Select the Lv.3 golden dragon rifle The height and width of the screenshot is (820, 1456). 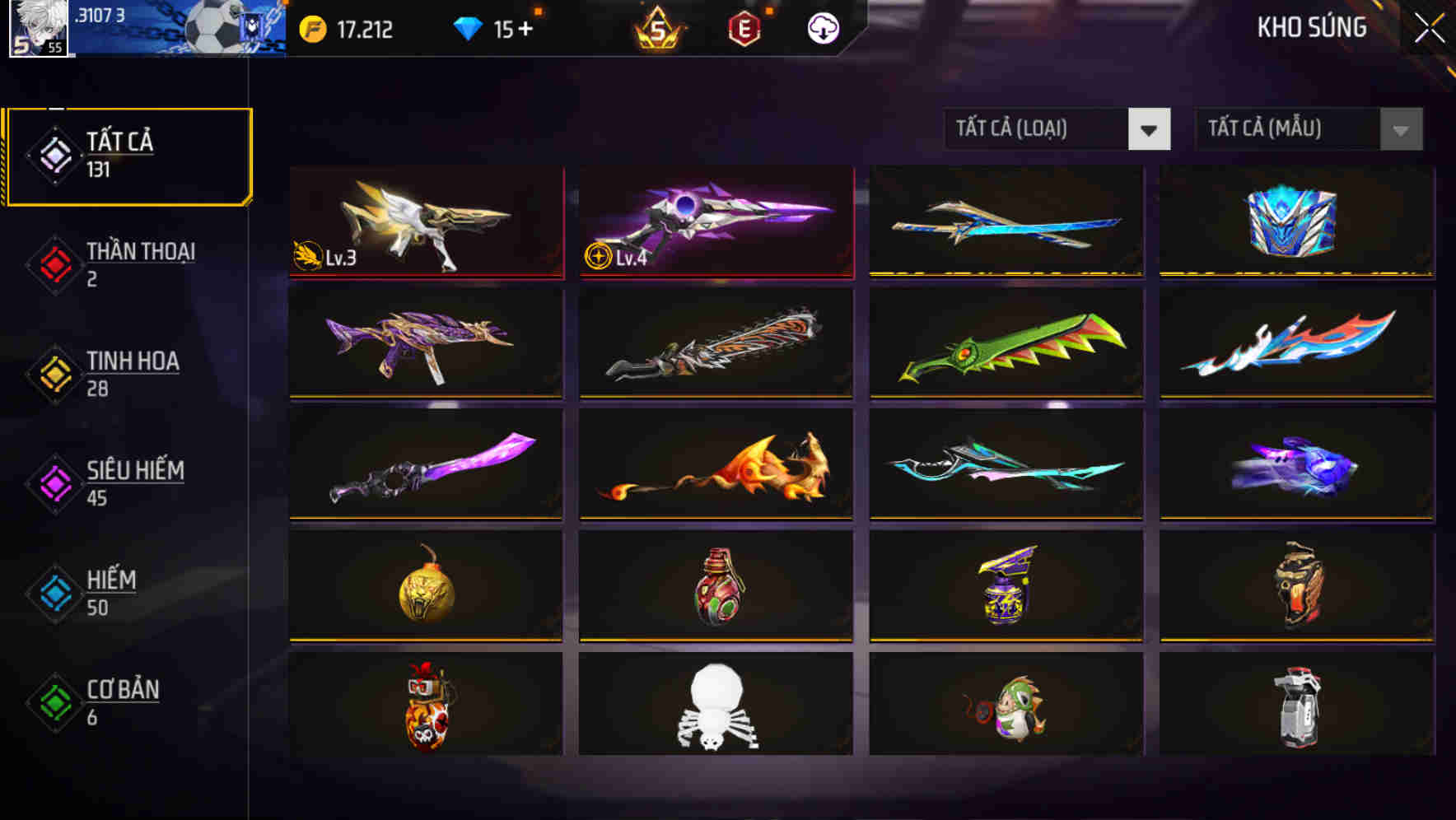click(426, 222)
